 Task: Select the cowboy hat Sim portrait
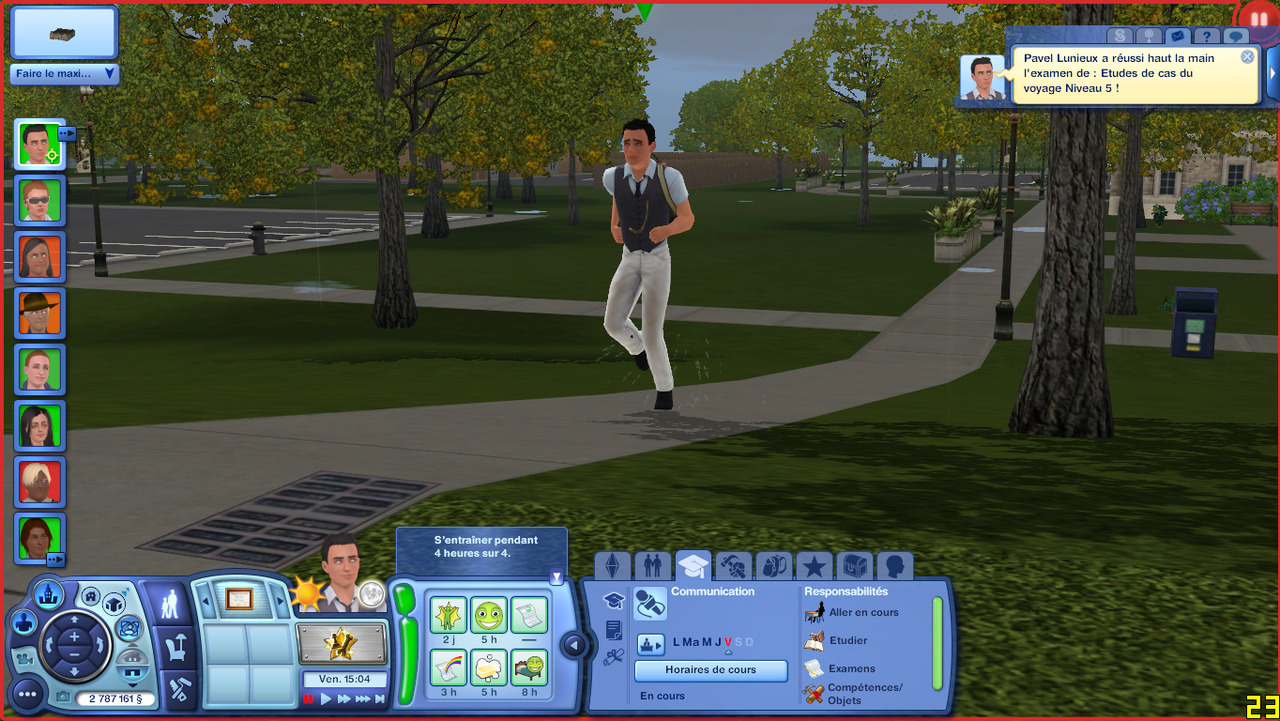coord(40,313)
